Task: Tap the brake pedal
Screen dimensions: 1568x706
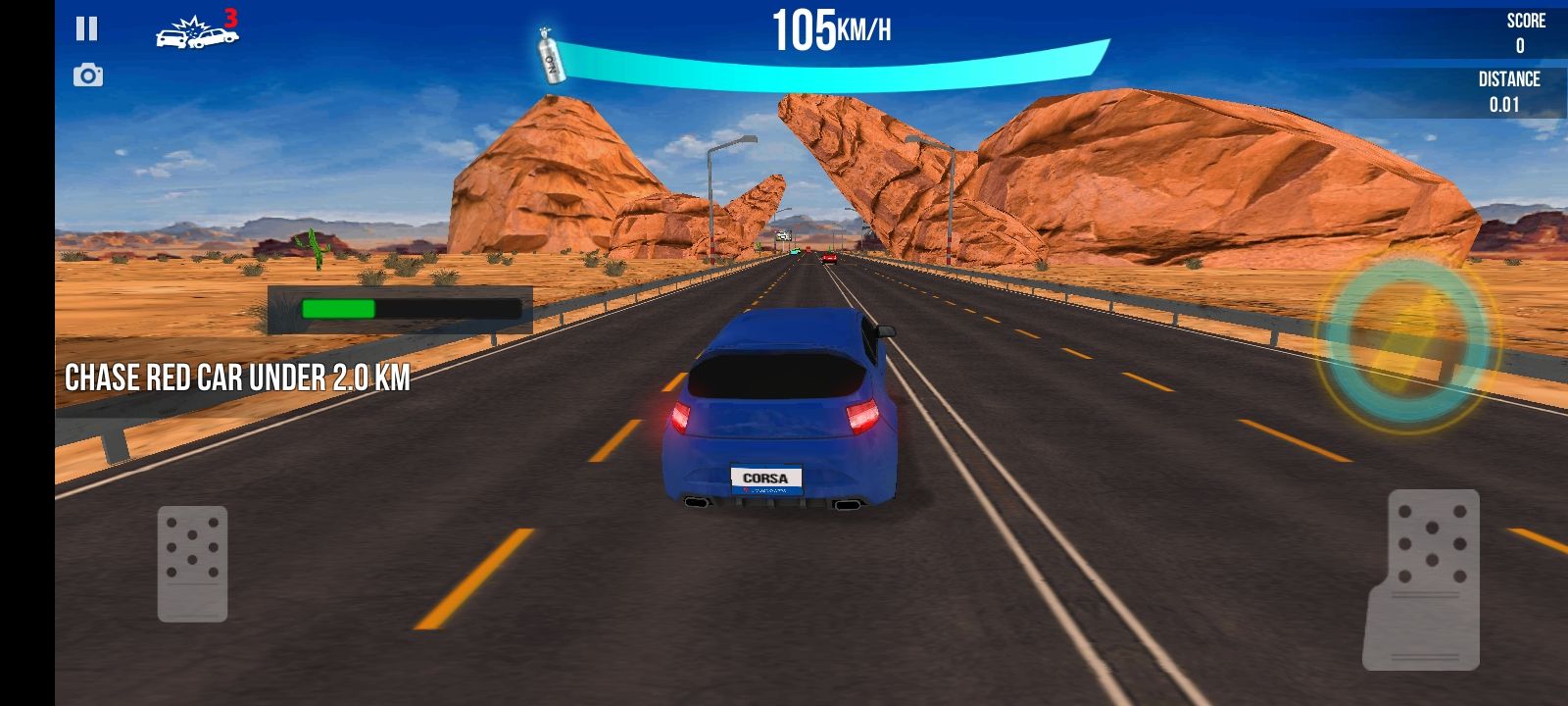Action: (x=193, y=564)
